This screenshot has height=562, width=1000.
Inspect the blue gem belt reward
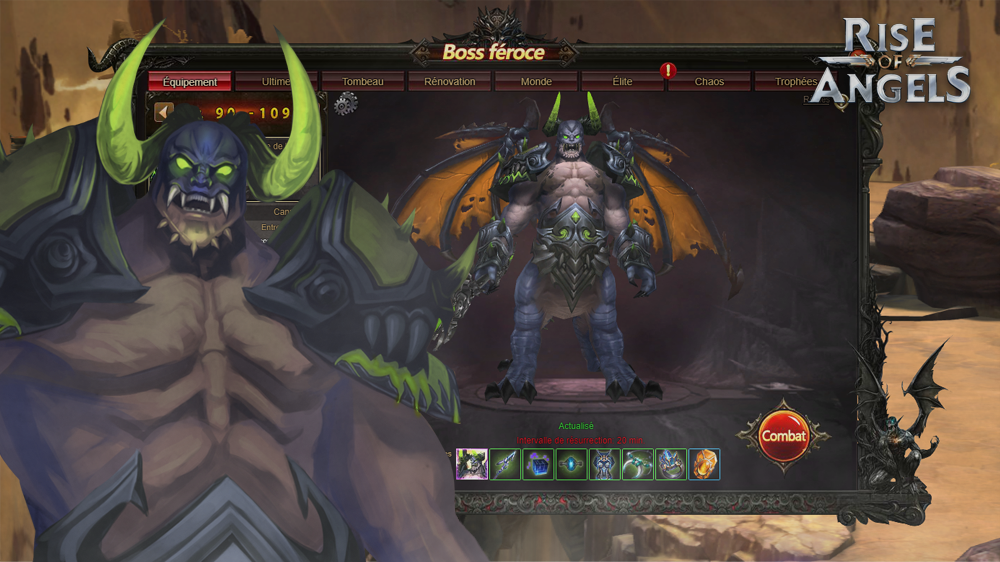(x=571, y=464)
